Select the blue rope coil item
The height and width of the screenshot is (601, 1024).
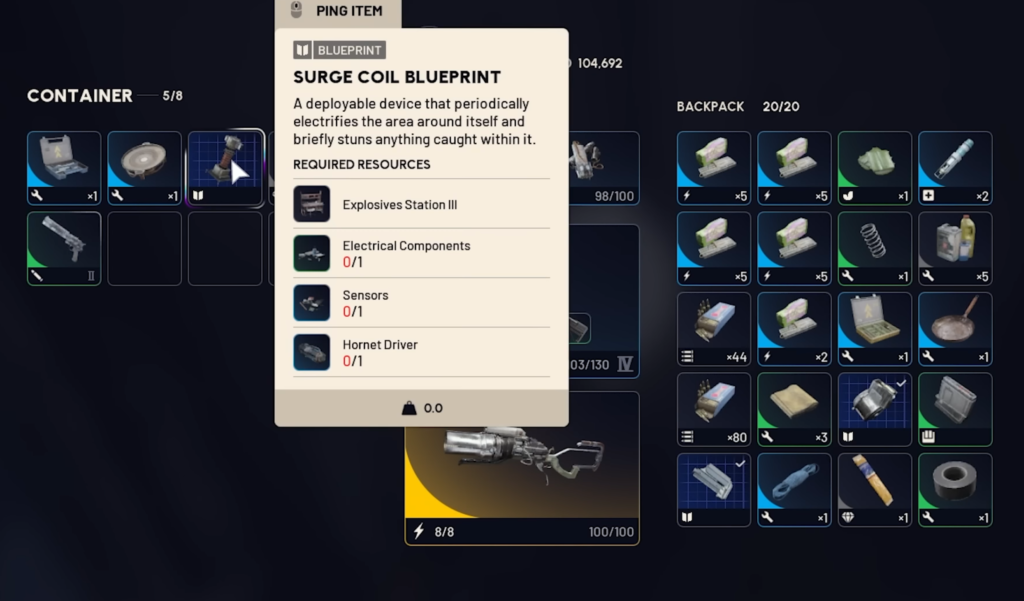pos(794,489)
